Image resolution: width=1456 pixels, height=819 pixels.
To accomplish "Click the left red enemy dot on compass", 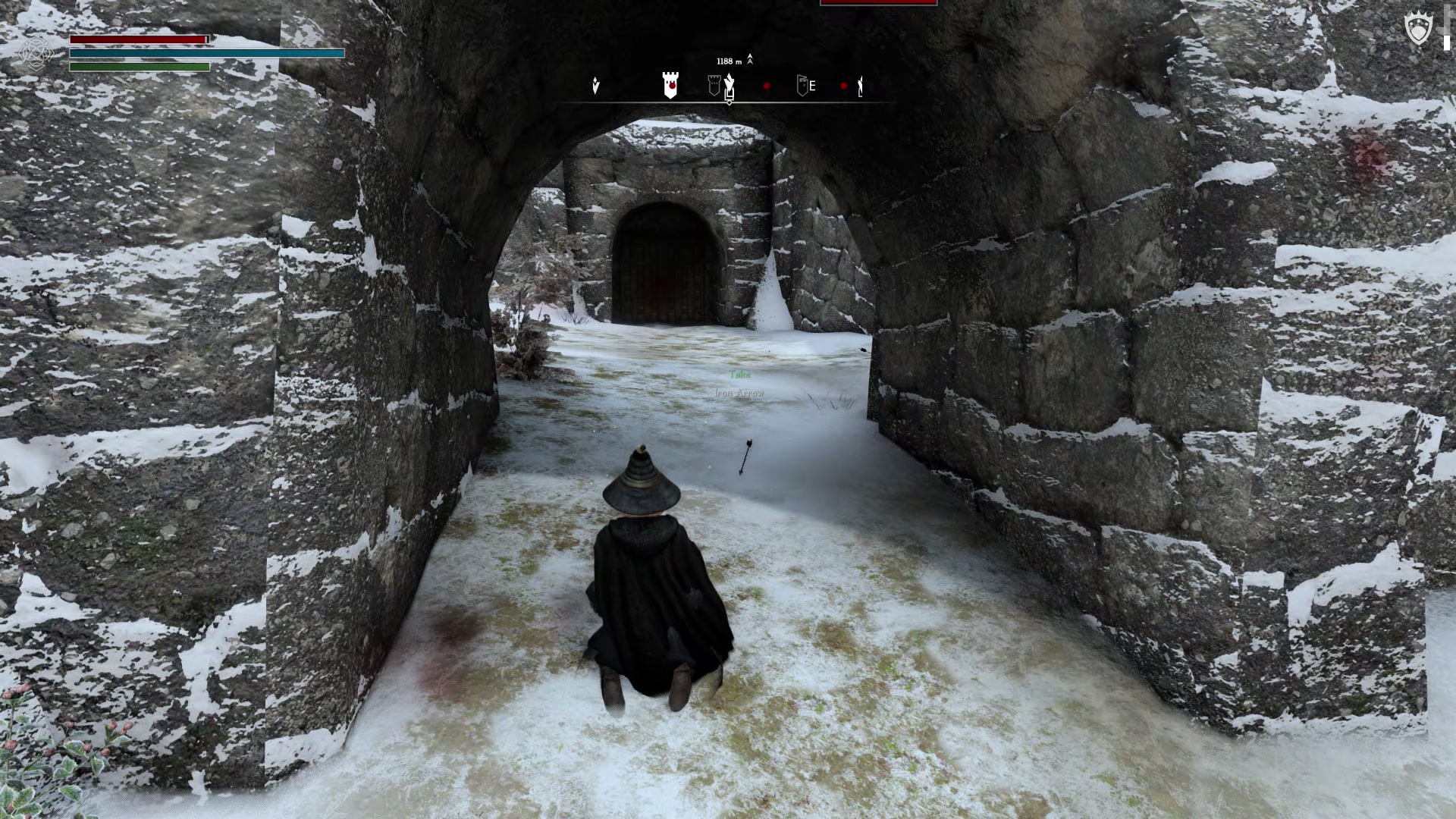I will click(x=767, y=86).
